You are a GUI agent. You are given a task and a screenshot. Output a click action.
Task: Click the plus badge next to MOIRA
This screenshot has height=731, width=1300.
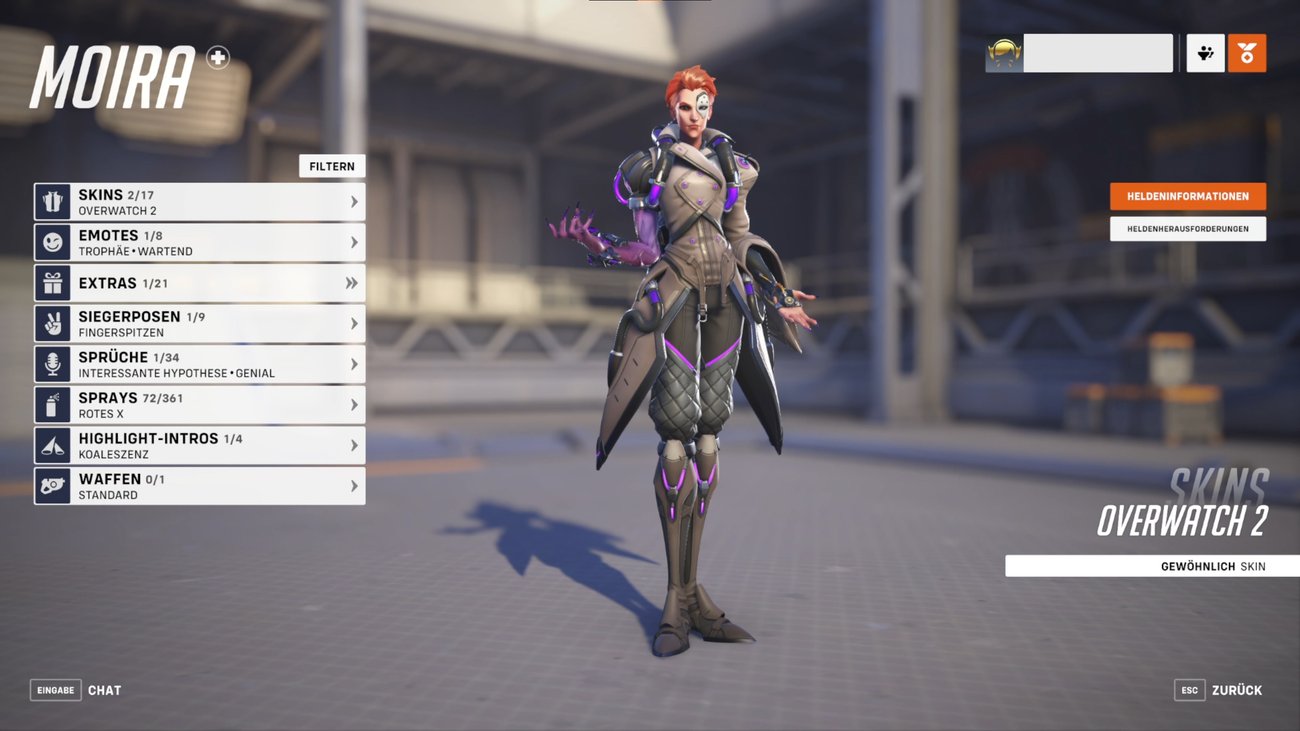pyautogui.click(x=216, y=59)
